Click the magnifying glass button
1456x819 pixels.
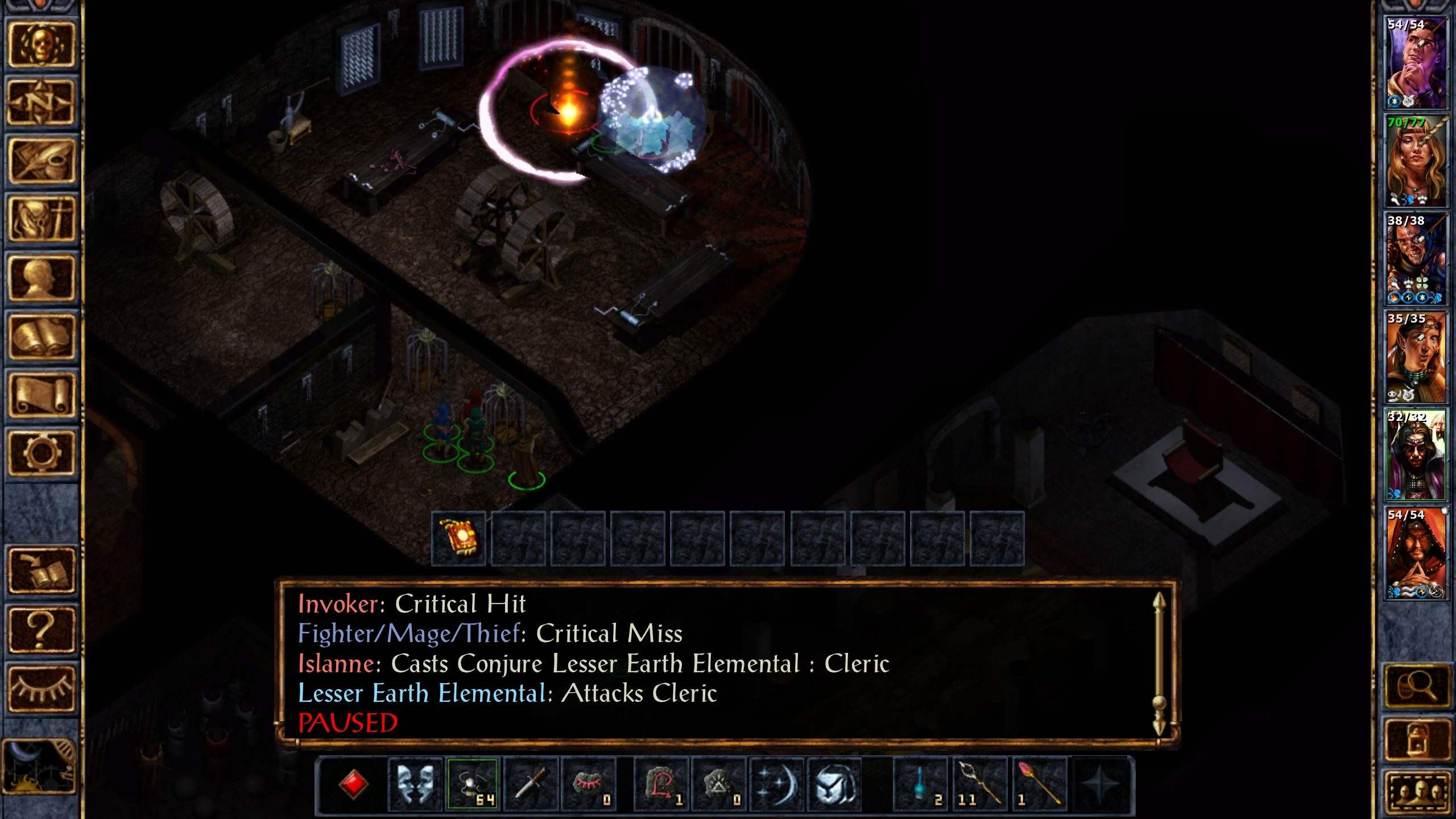pyautogui.click(x=1416, y=688)
